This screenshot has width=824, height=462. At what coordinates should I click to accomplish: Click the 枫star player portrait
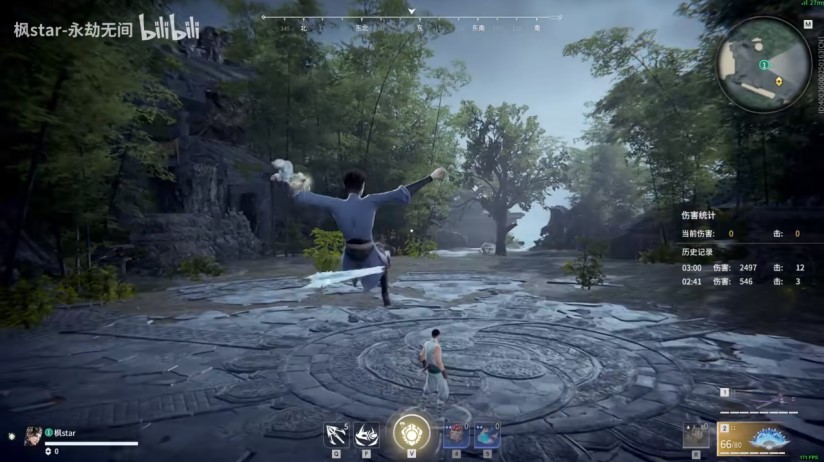coord(33,434)
